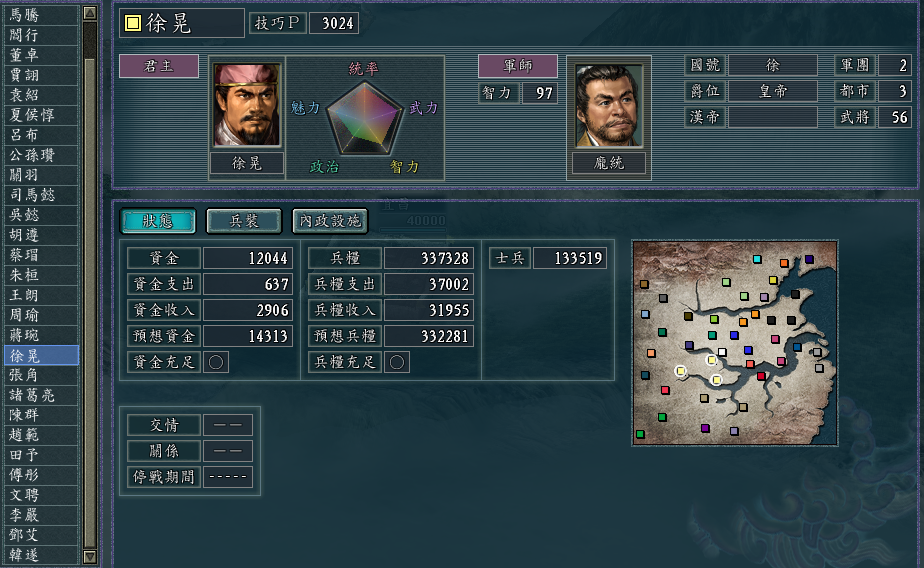Choose 馬騰 from the ruler list
The image size is (924, 568).
(39, 14)
